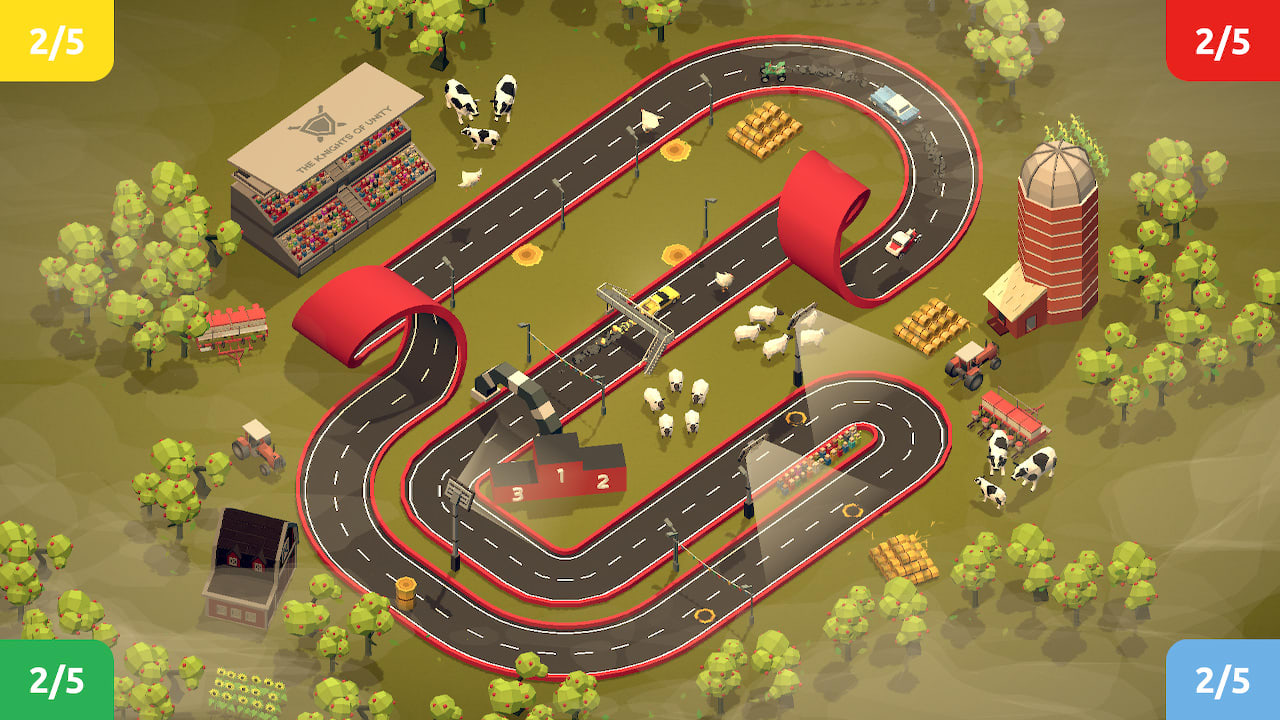Image resolution: width=1280 pixels, height=720 pixels.
Task: Click the blue 2/5 score panel
Action: pos(1240,680)
